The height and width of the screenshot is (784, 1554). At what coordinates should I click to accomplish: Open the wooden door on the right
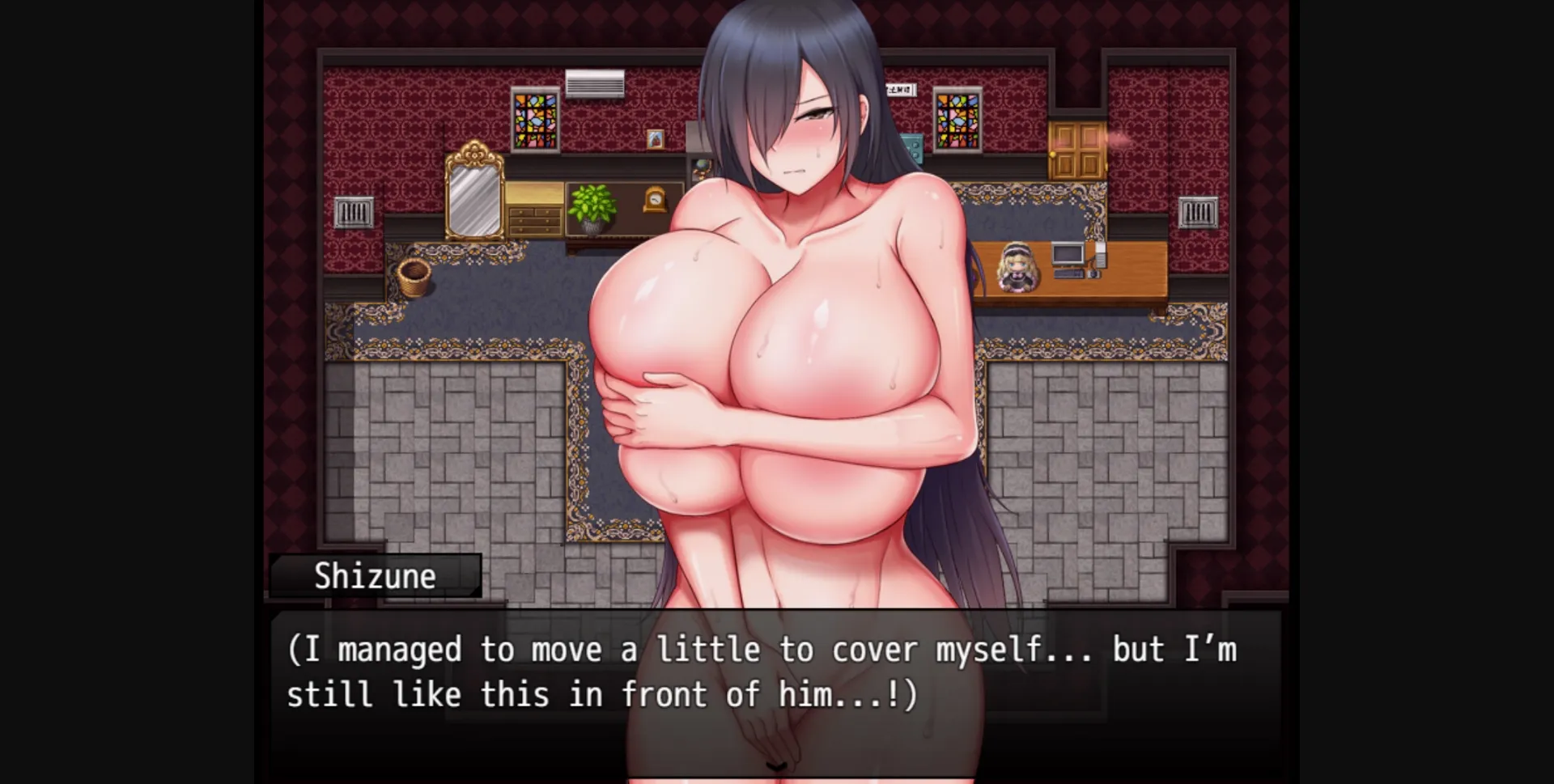1077,150
